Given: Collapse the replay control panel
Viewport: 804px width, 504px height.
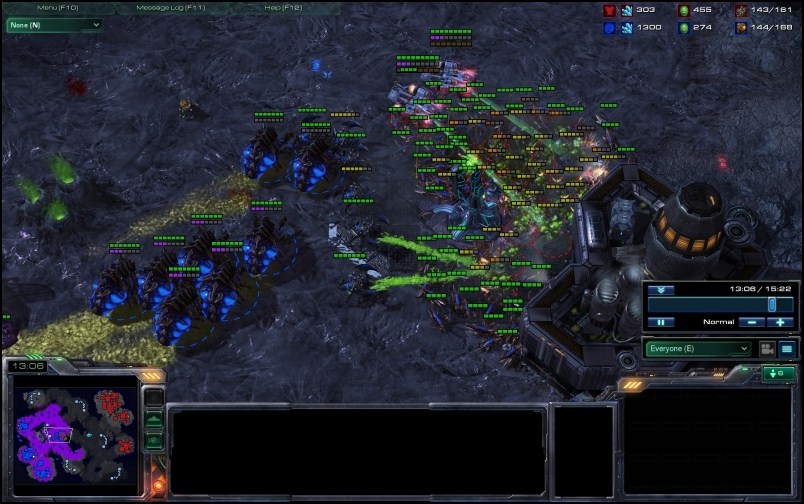Looking at the screenshot, I should pos(660,290).
